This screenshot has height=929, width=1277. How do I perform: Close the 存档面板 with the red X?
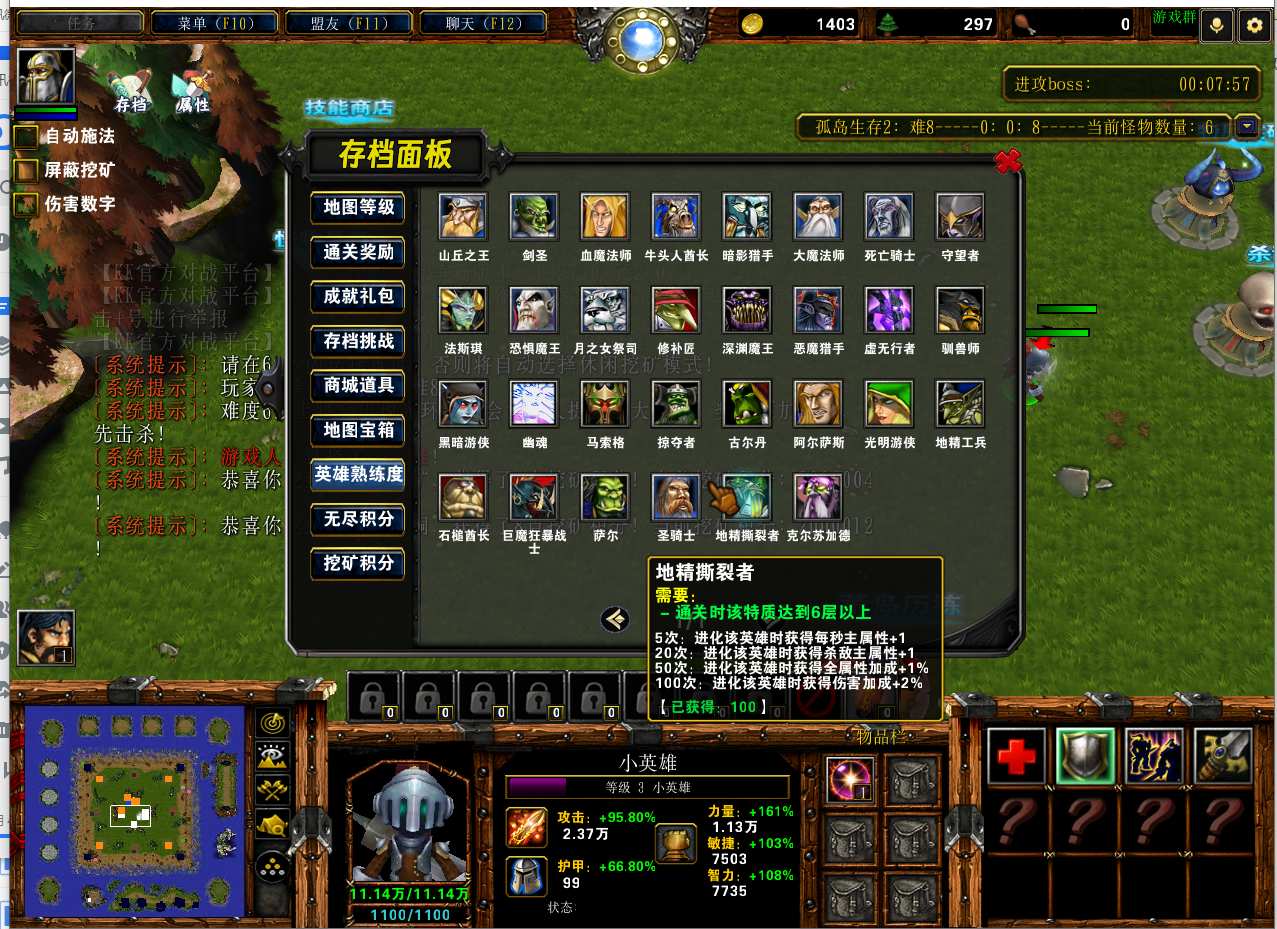pos(1007,161)
